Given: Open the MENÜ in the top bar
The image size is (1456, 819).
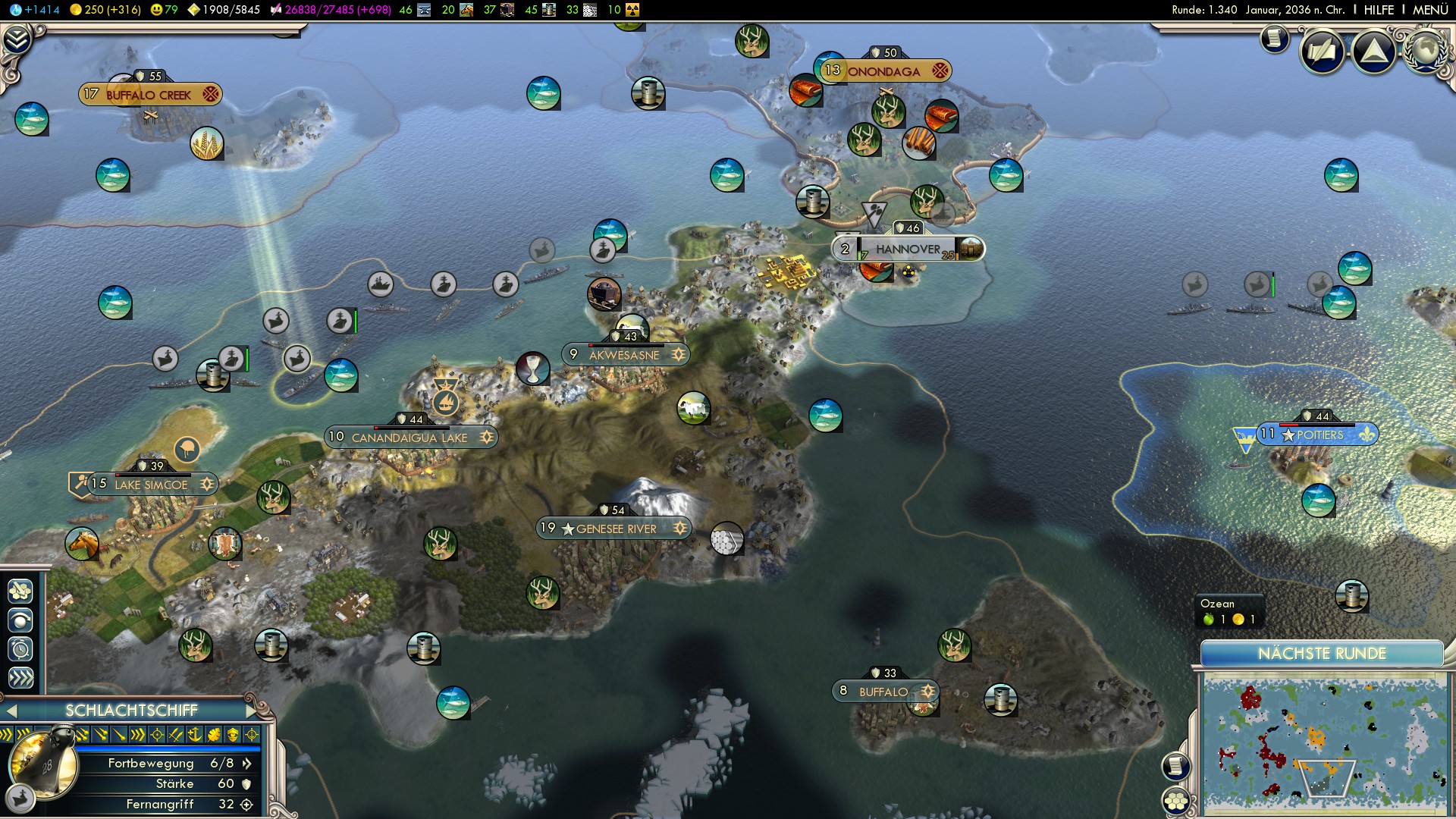Looking at the screenshot, I should (1430, 10).
